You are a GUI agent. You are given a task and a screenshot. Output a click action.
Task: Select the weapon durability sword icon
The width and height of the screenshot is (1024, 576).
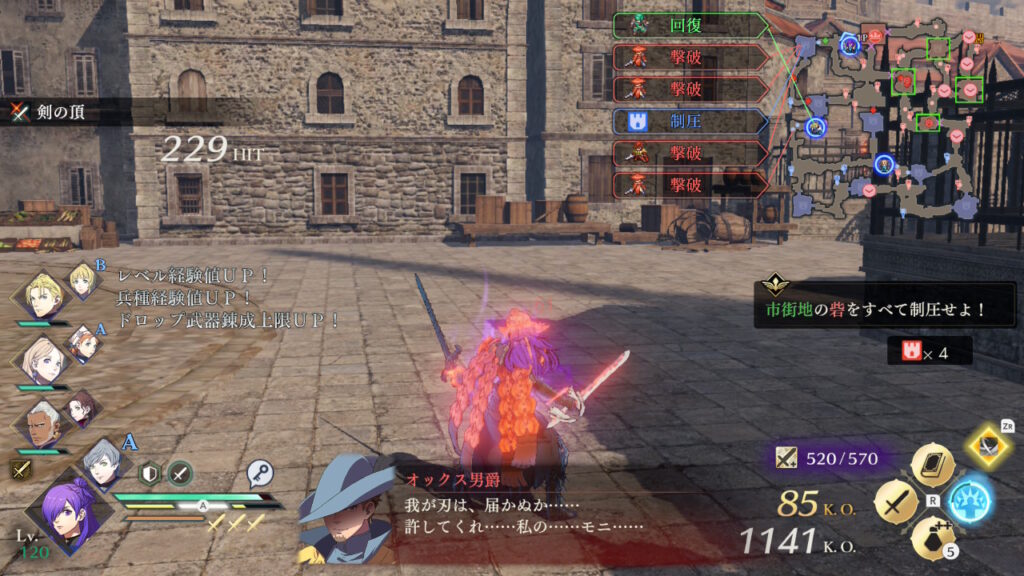pyautogui.click(x=788, y=459)
